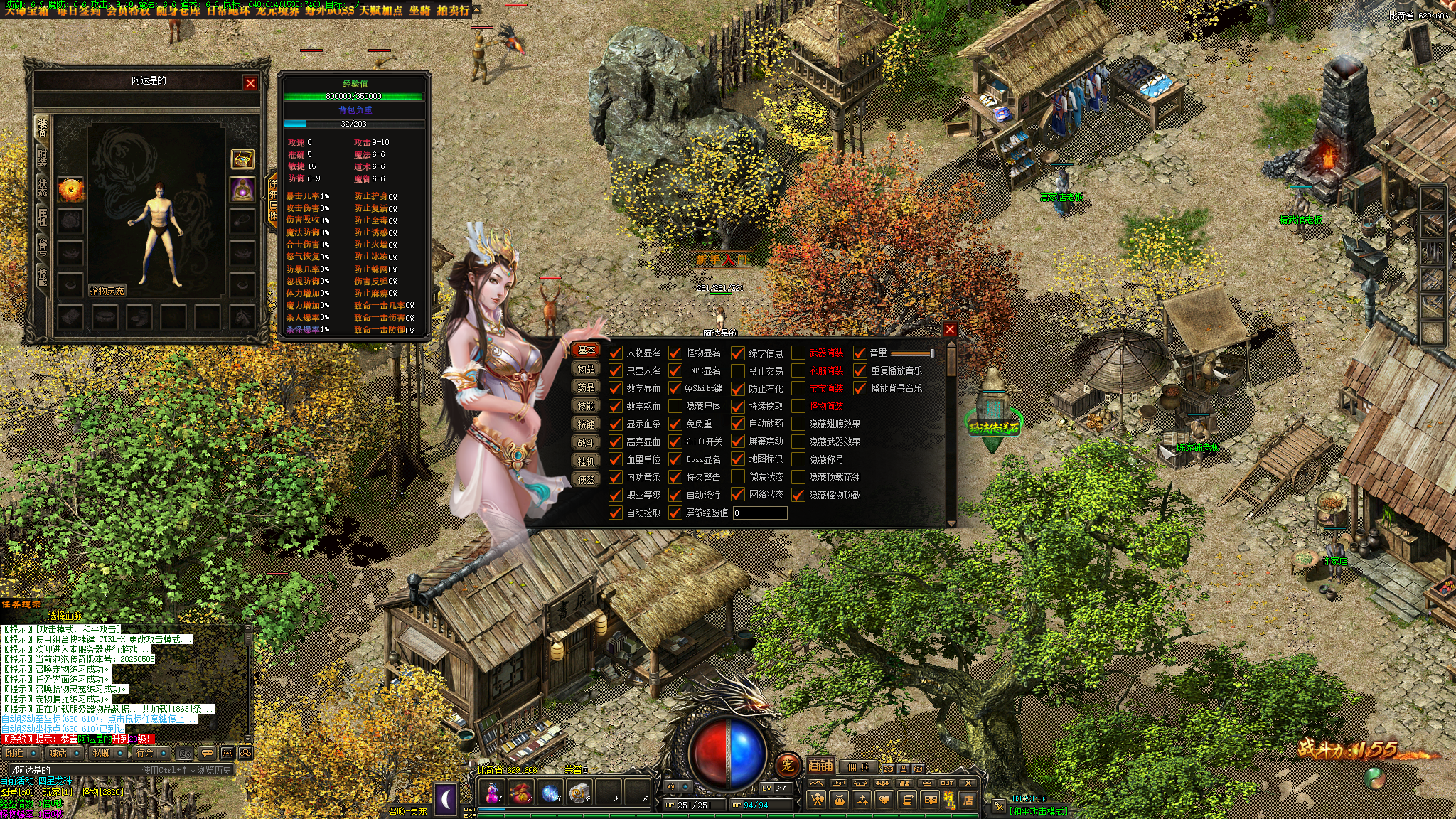Activate the crescent moon 召唤-灵宠 skill

coord(446,798)
